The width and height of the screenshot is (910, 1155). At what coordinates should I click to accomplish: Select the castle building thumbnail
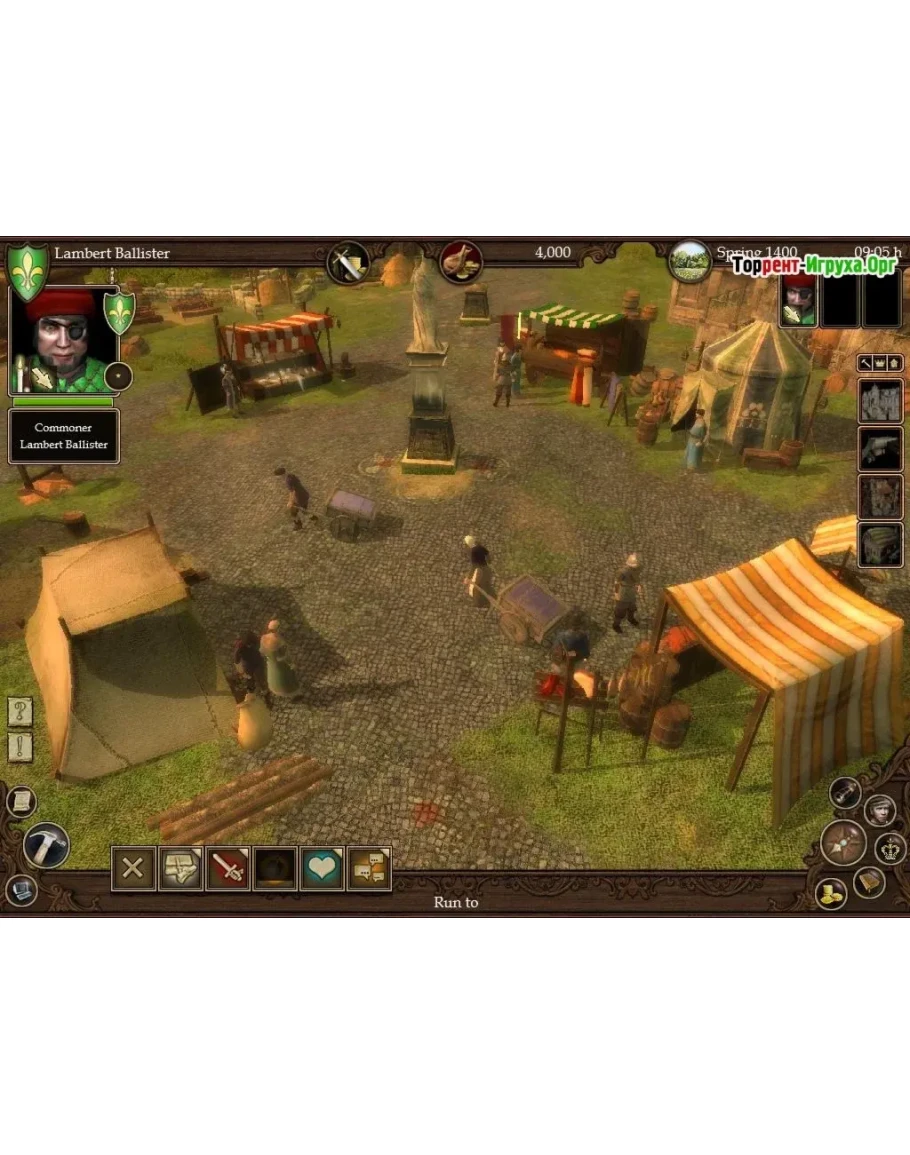coord(881,401)
